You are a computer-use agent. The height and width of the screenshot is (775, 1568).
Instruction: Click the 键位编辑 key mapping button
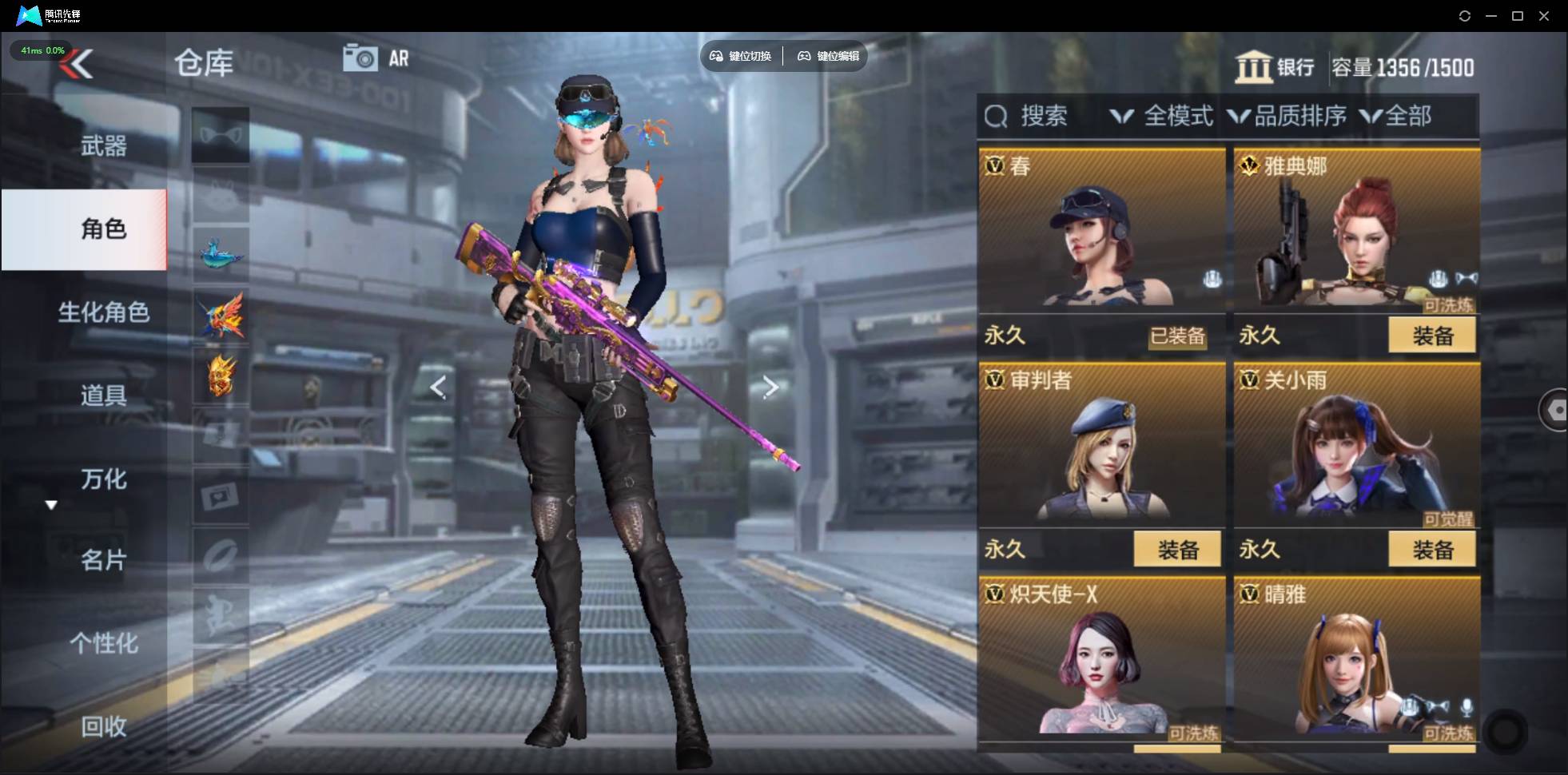click(828, 56)
